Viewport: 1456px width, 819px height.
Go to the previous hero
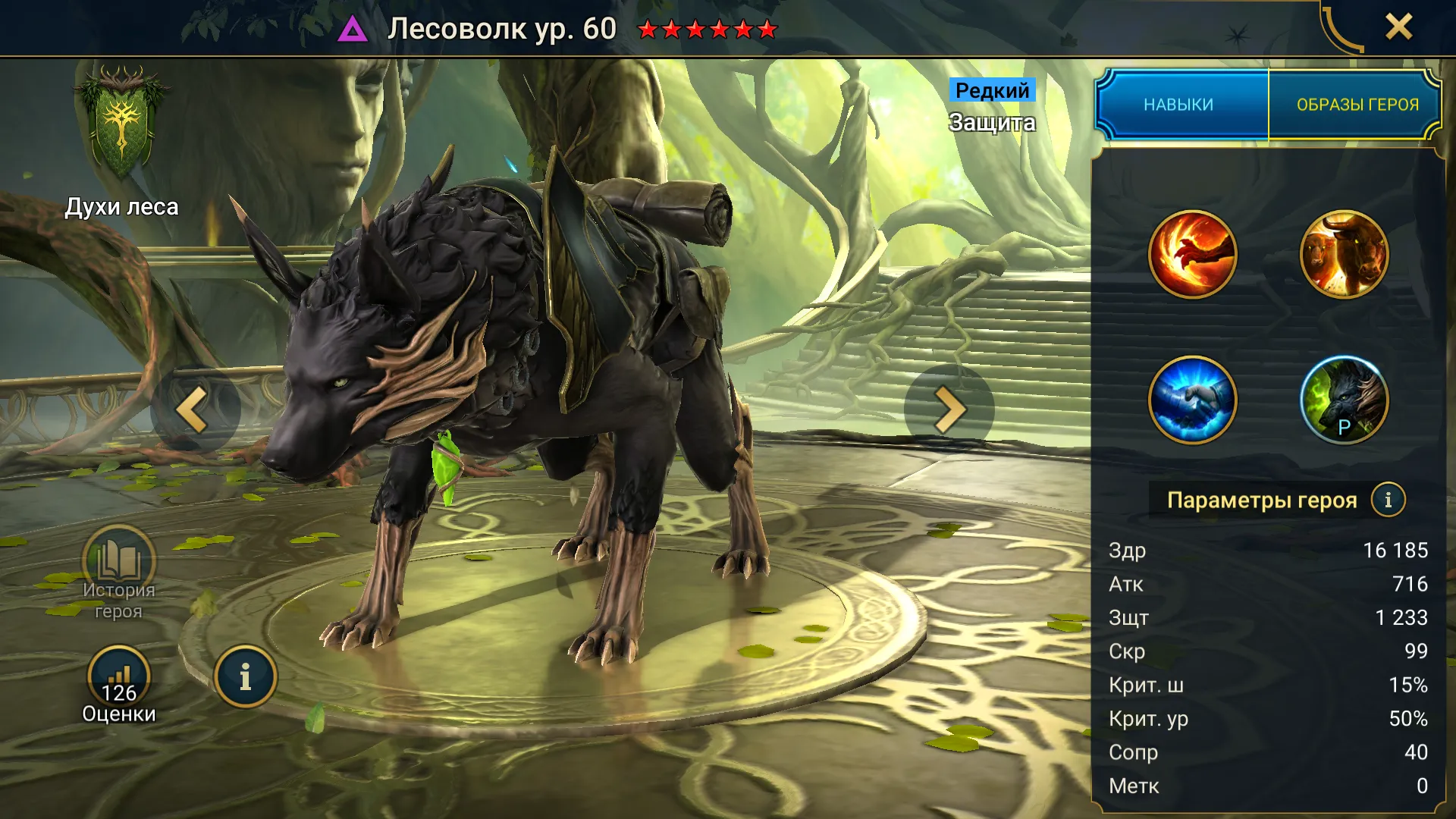point(193,409)
